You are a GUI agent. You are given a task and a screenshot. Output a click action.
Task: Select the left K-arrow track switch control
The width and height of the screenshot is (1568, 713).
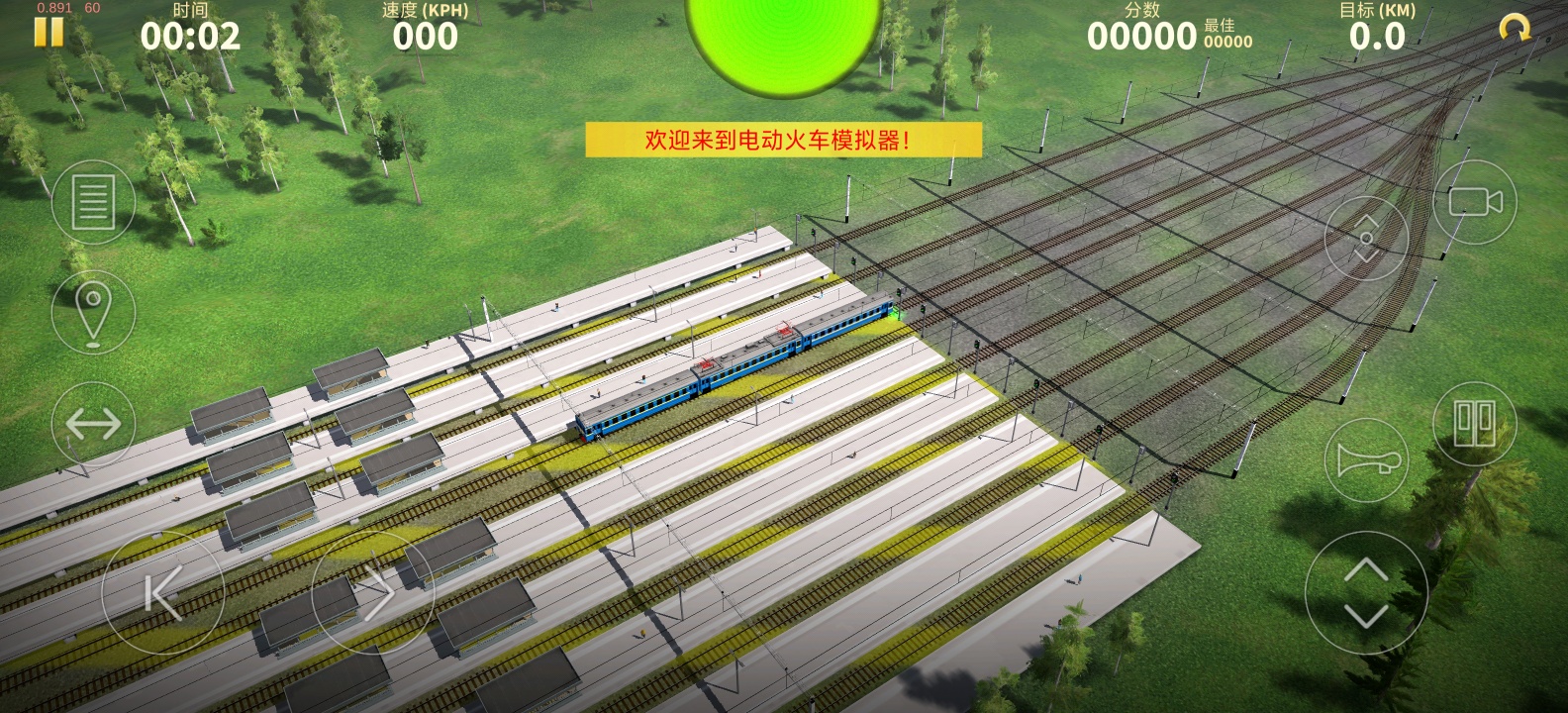[x=161, y=593]
